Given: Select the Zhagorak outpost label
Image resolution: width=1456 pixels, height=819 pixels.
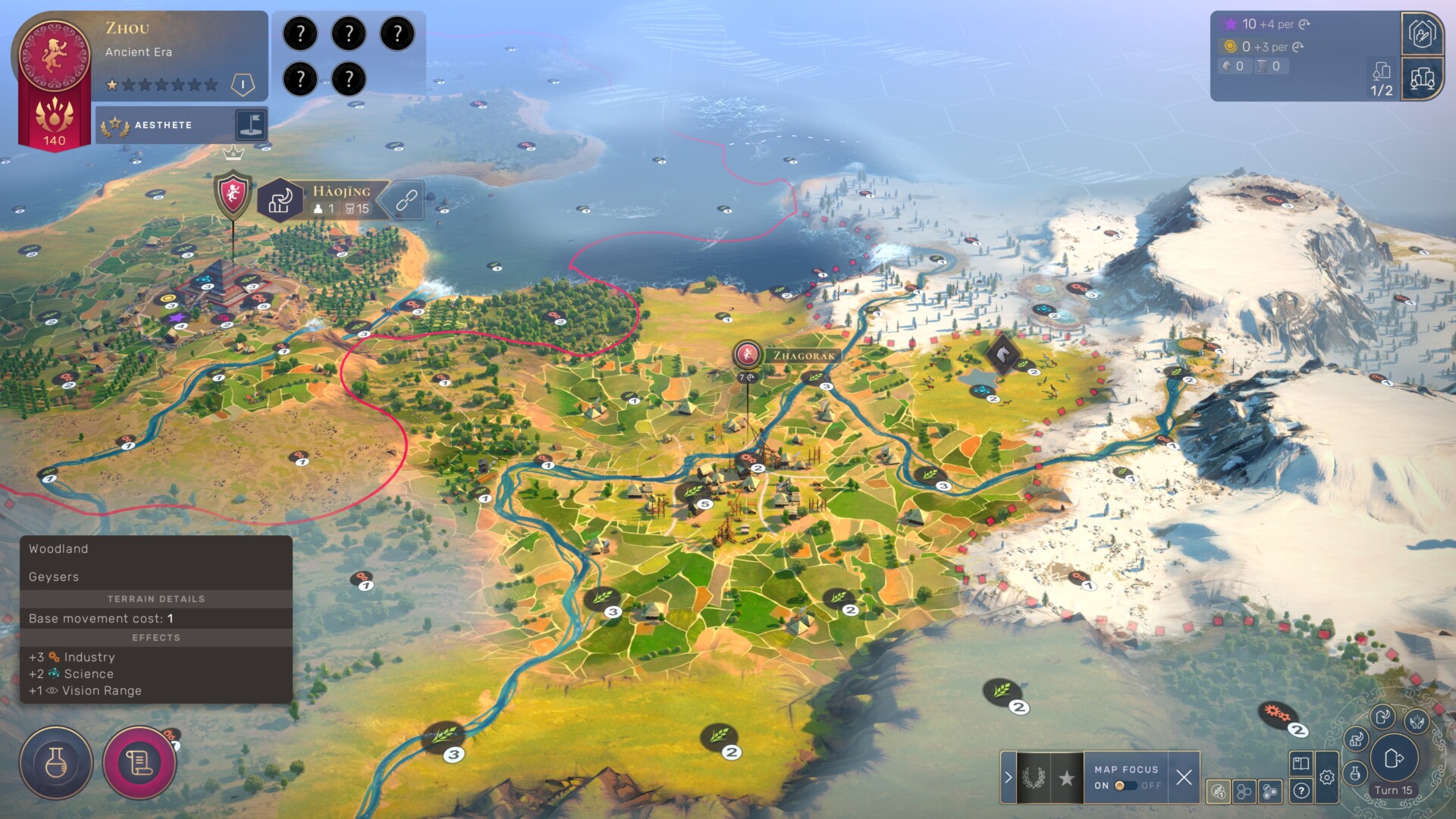Looking at the screenshot, I should (x=803, y=356).
